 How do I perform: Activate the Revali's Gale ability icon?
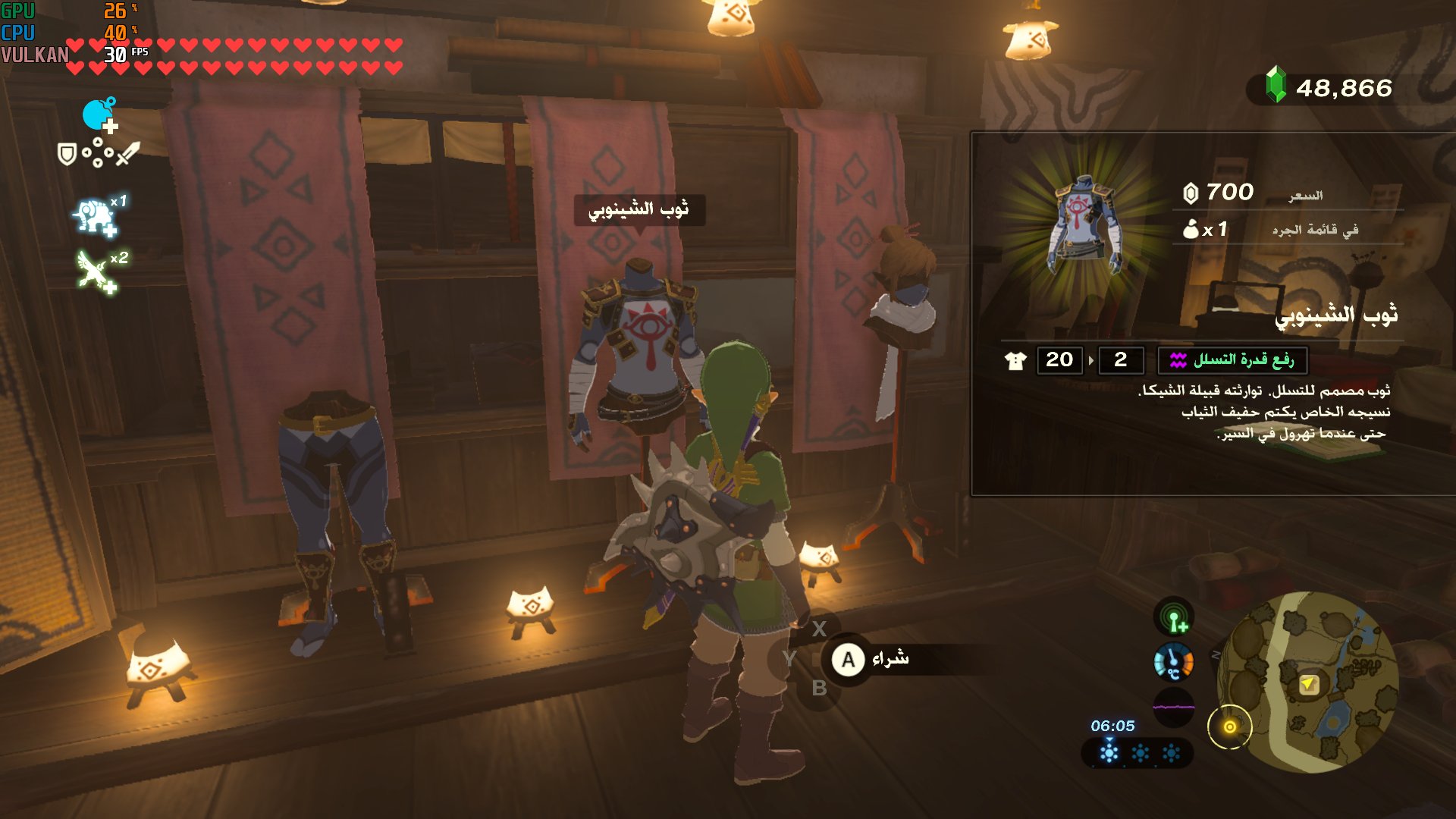pos(96,271)
